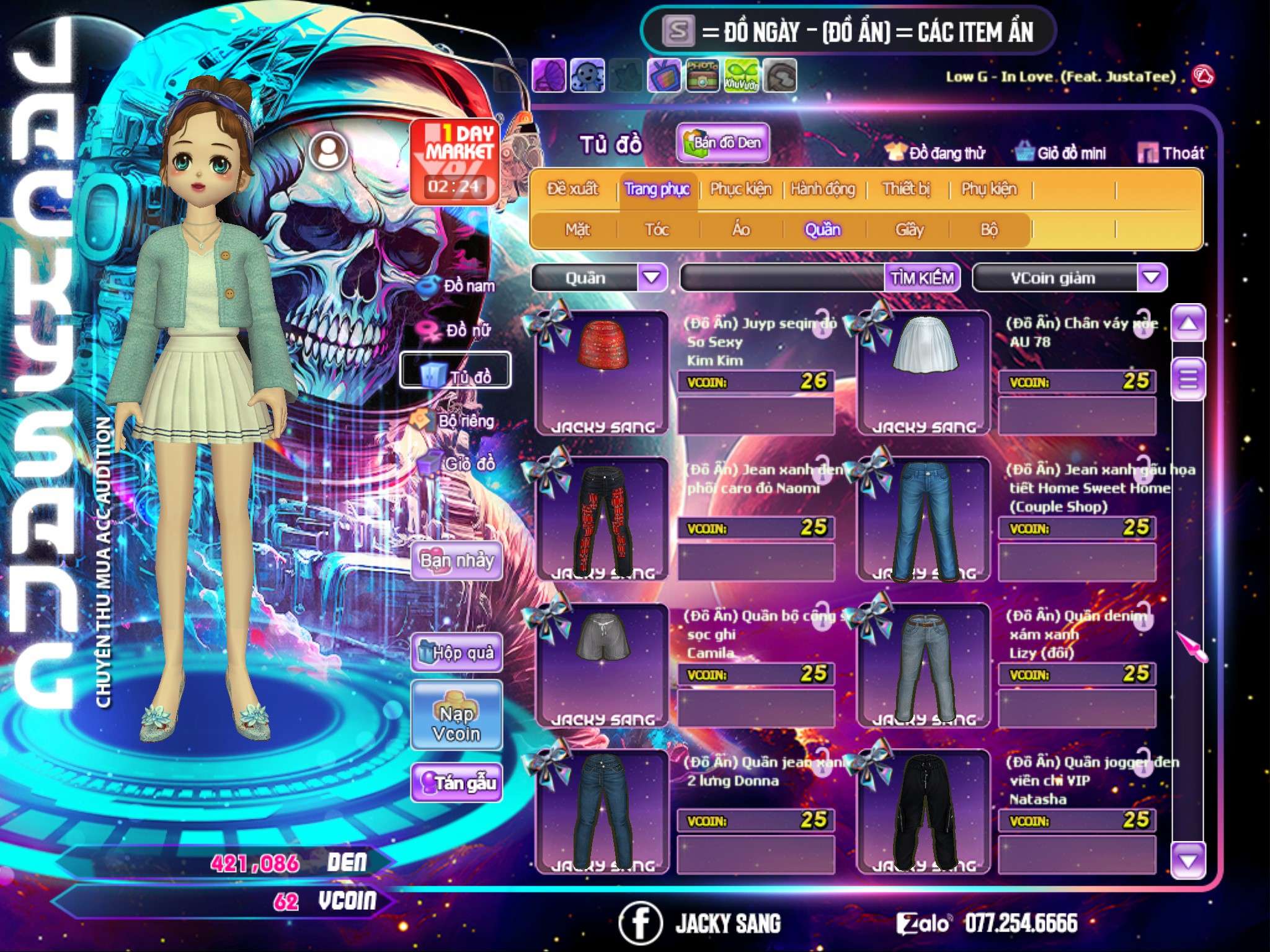Open the 1 Day Market banner
The height and width of the screenshot is (952, 1270).
point(455,162)
